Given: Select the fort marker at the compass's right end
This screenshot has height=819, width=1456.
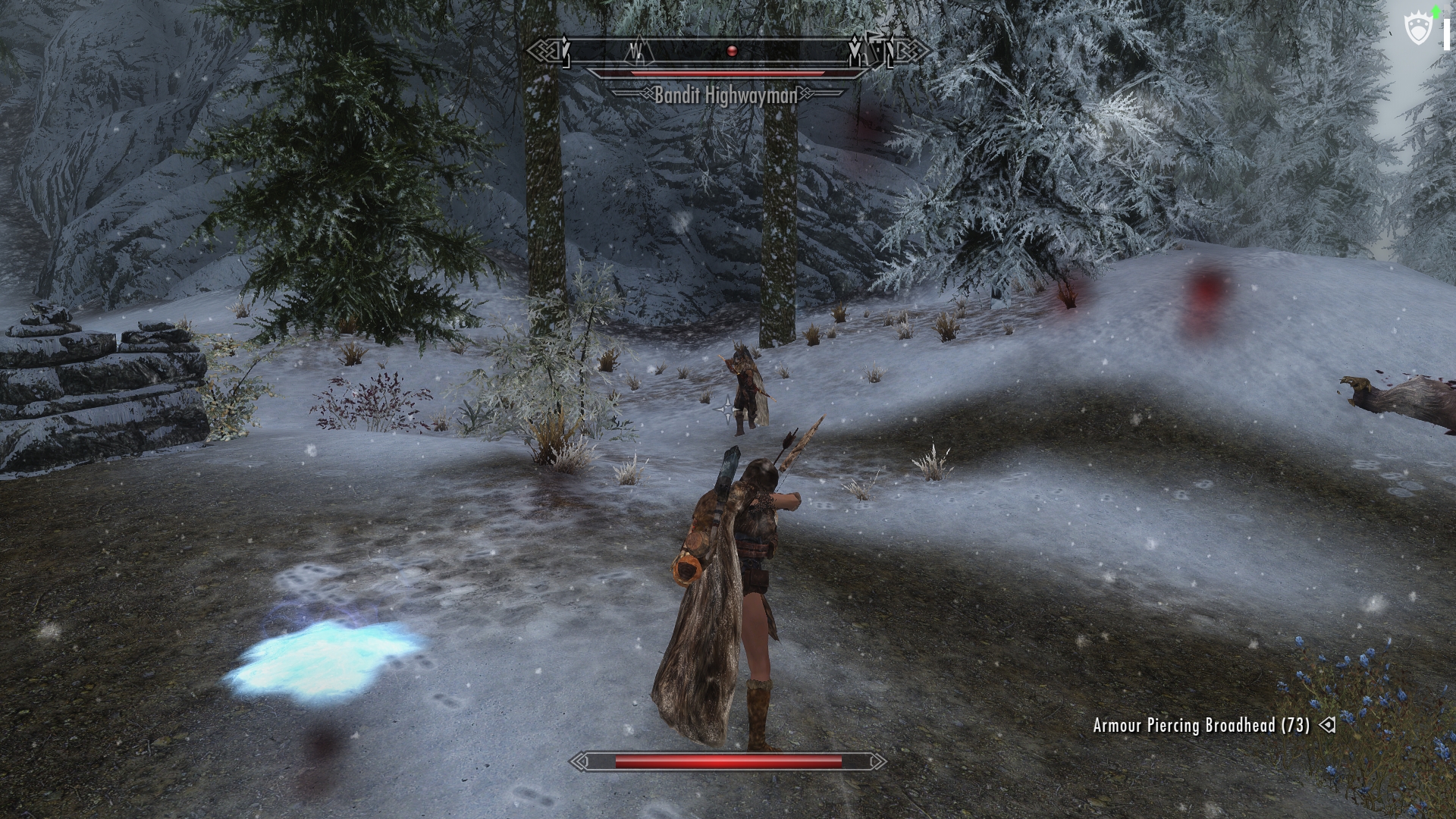Looking at the screenshot, I should (880, 50).
